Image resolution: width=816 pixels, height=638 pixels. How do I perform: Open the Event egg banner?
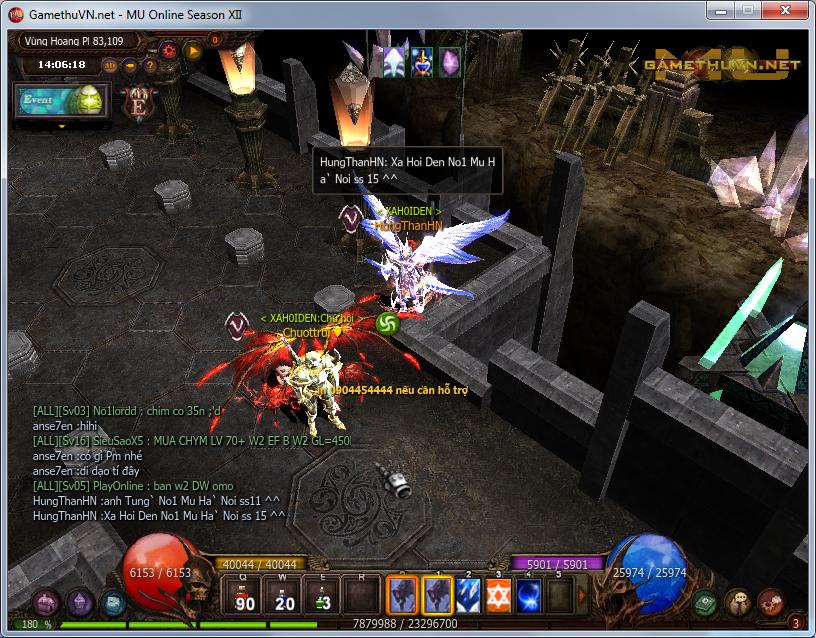[x=60, y=101]
